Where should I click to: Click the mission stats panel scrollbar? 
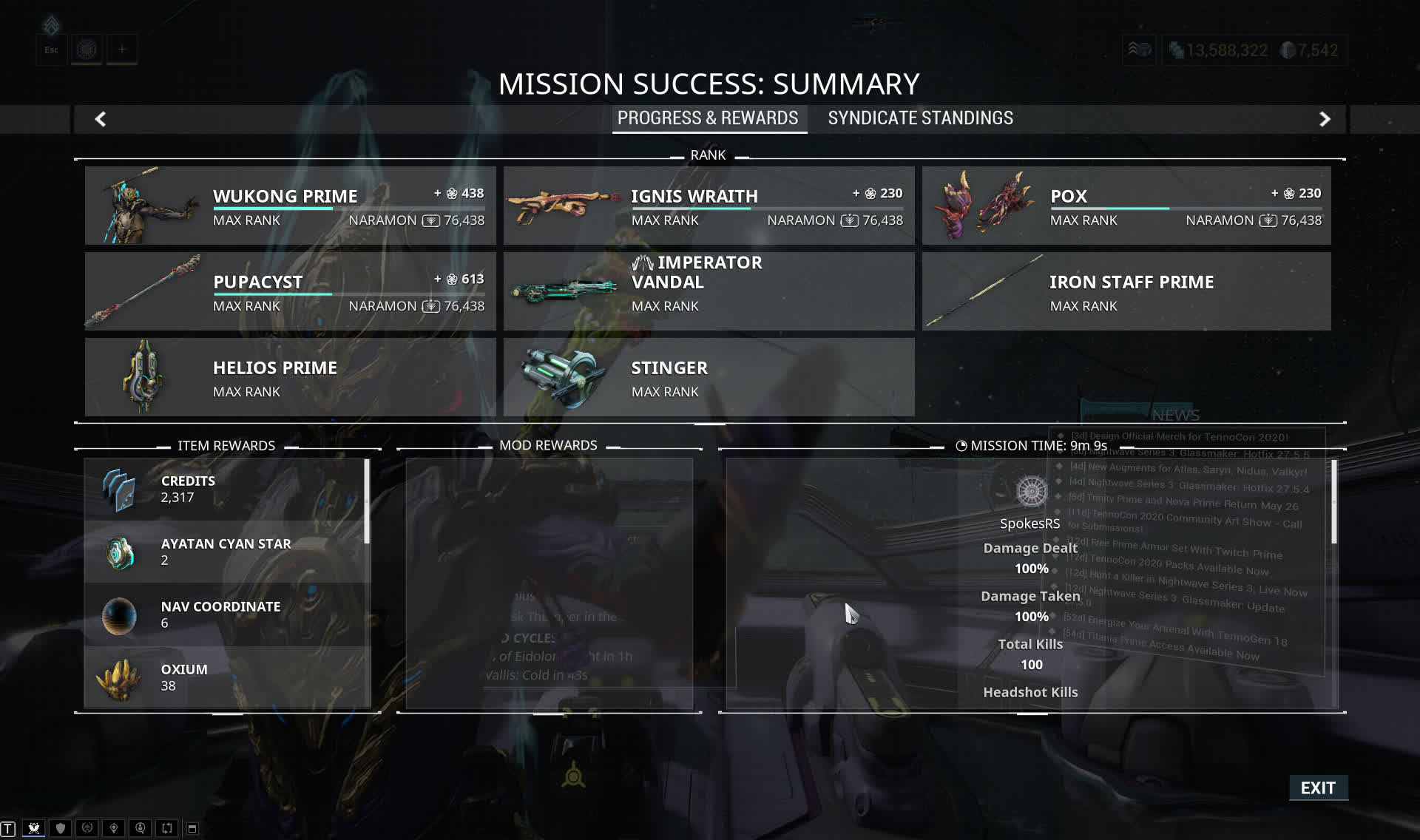[x=1334, y=501]
